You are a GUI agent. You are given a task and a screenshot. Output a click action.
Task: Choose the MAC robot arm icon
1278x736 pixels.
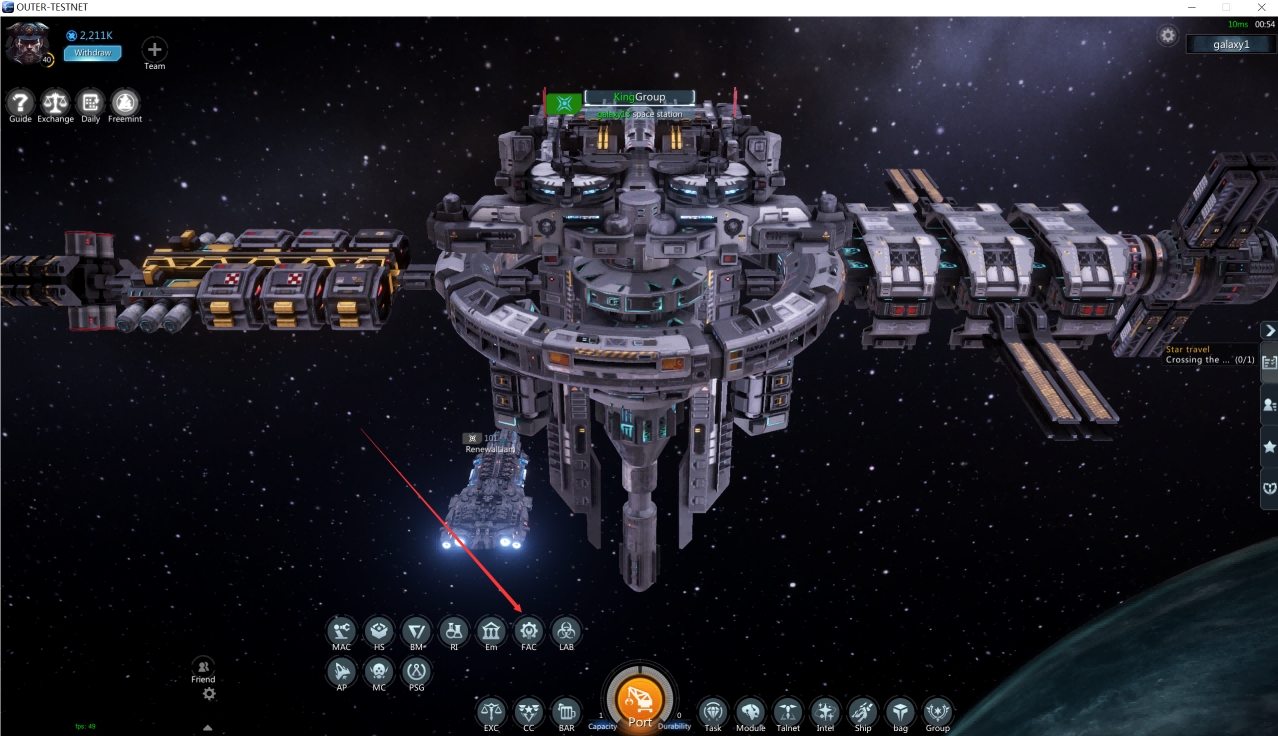pos(342,631)
